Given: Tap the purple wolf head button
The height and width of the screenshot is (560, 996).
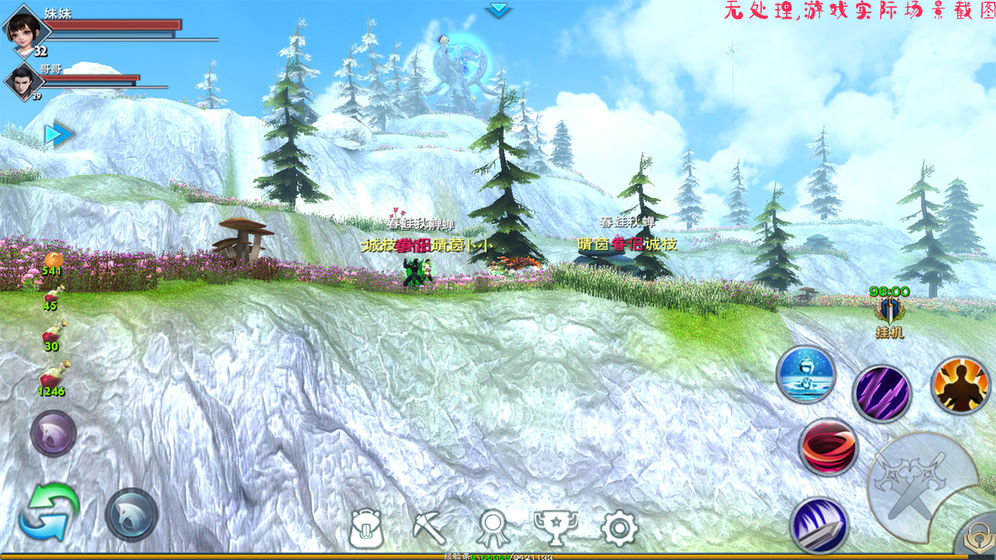Looking at the screenshot, I should click(53, 434).
